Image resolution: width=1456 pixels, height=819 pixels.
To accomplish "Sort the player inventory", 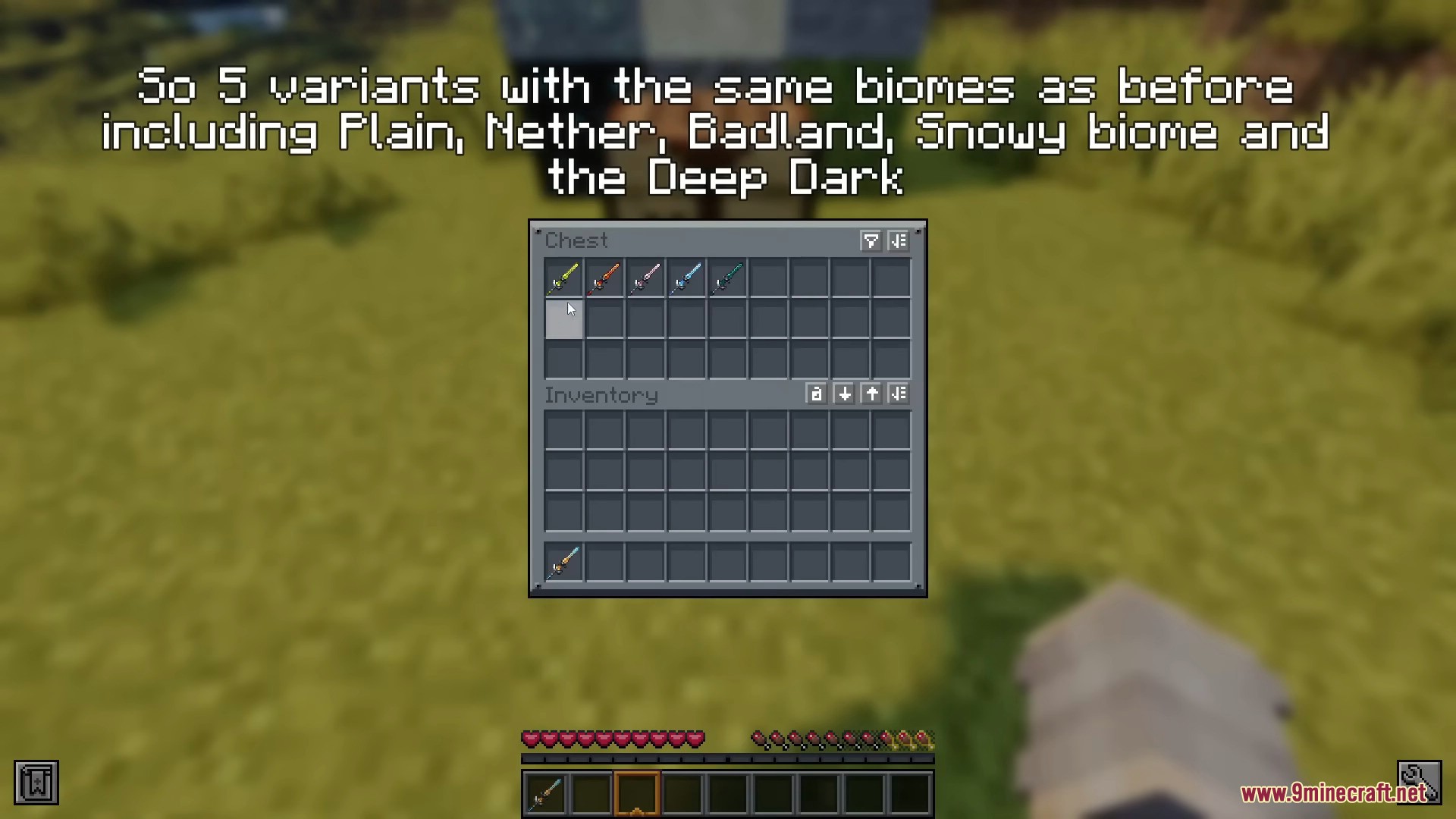I will 899,394.
